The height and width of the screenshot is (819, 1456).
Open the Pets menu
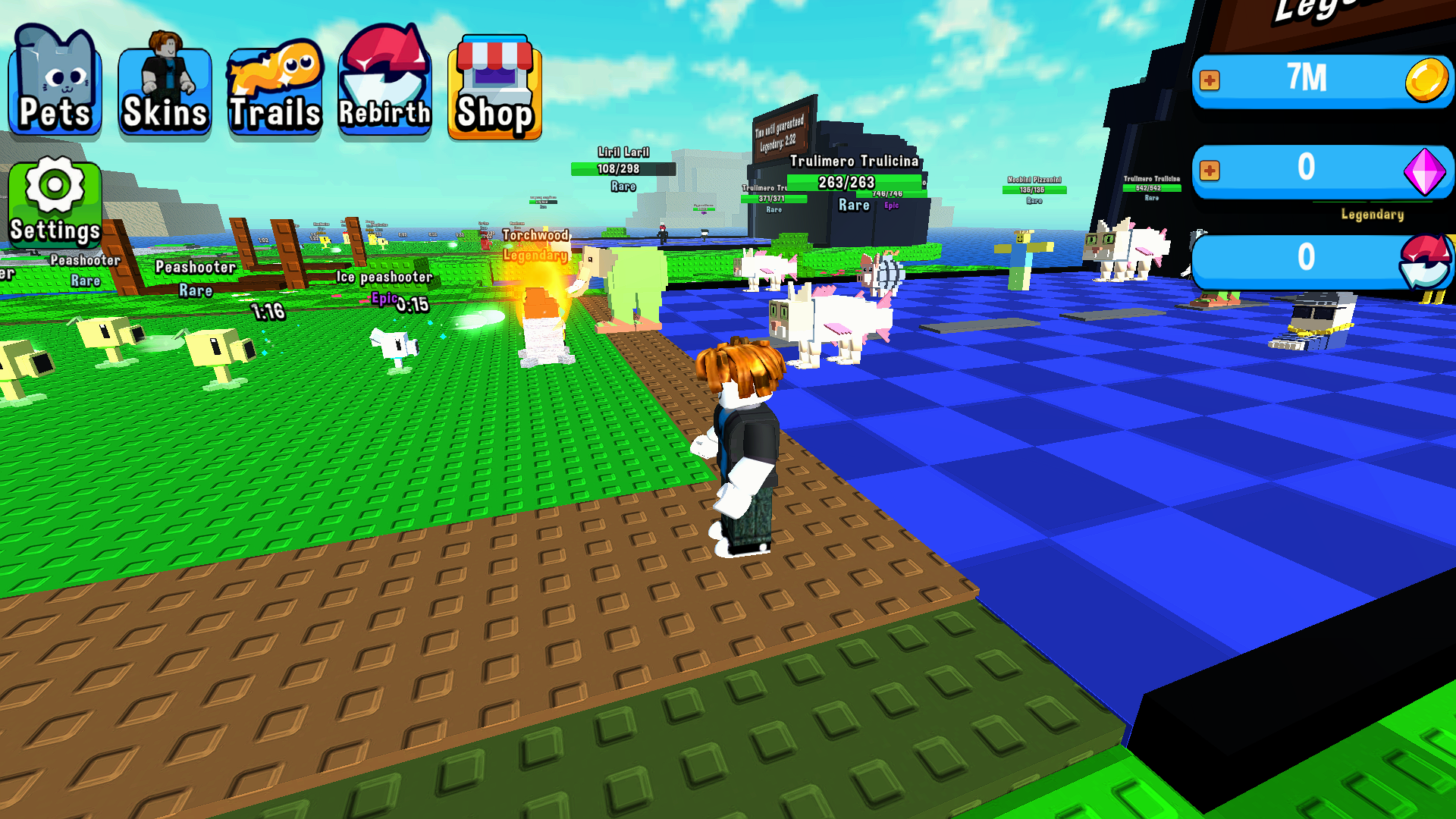pos(54,83)
